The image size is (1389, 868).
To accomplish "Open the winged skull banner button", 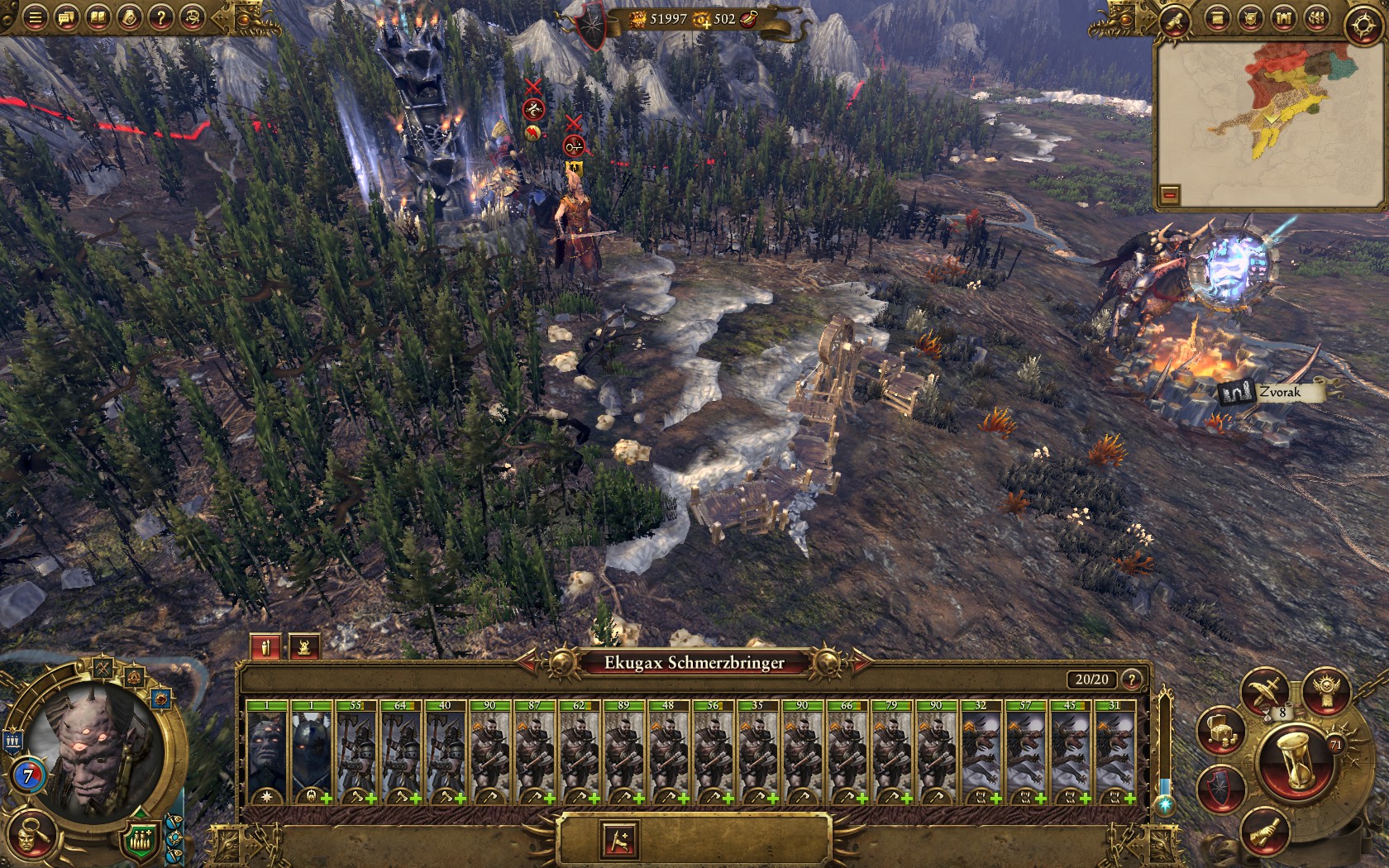I will [1327, 689].
